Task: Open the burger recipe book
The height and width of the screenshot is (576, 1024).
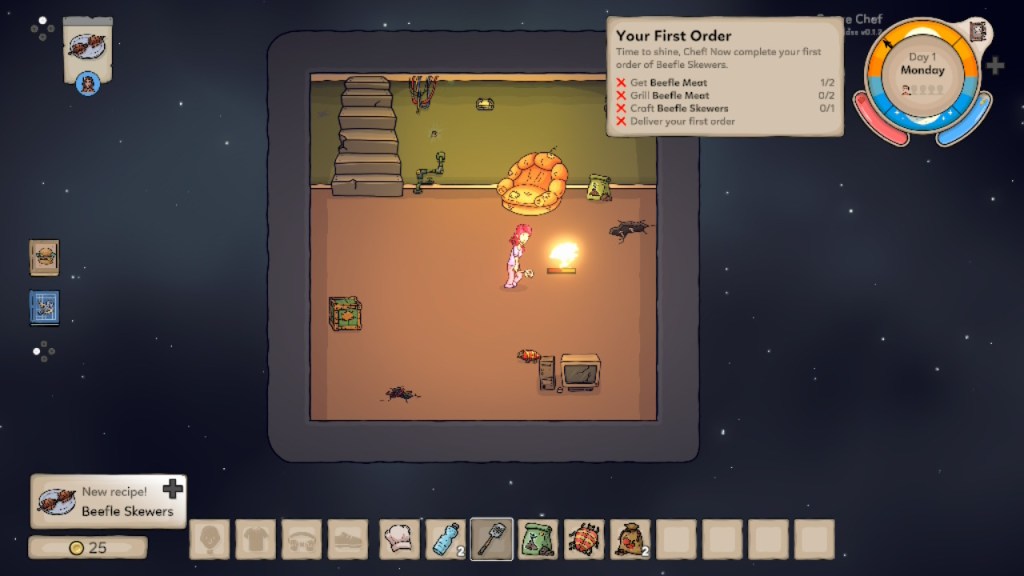Action: 44,257
